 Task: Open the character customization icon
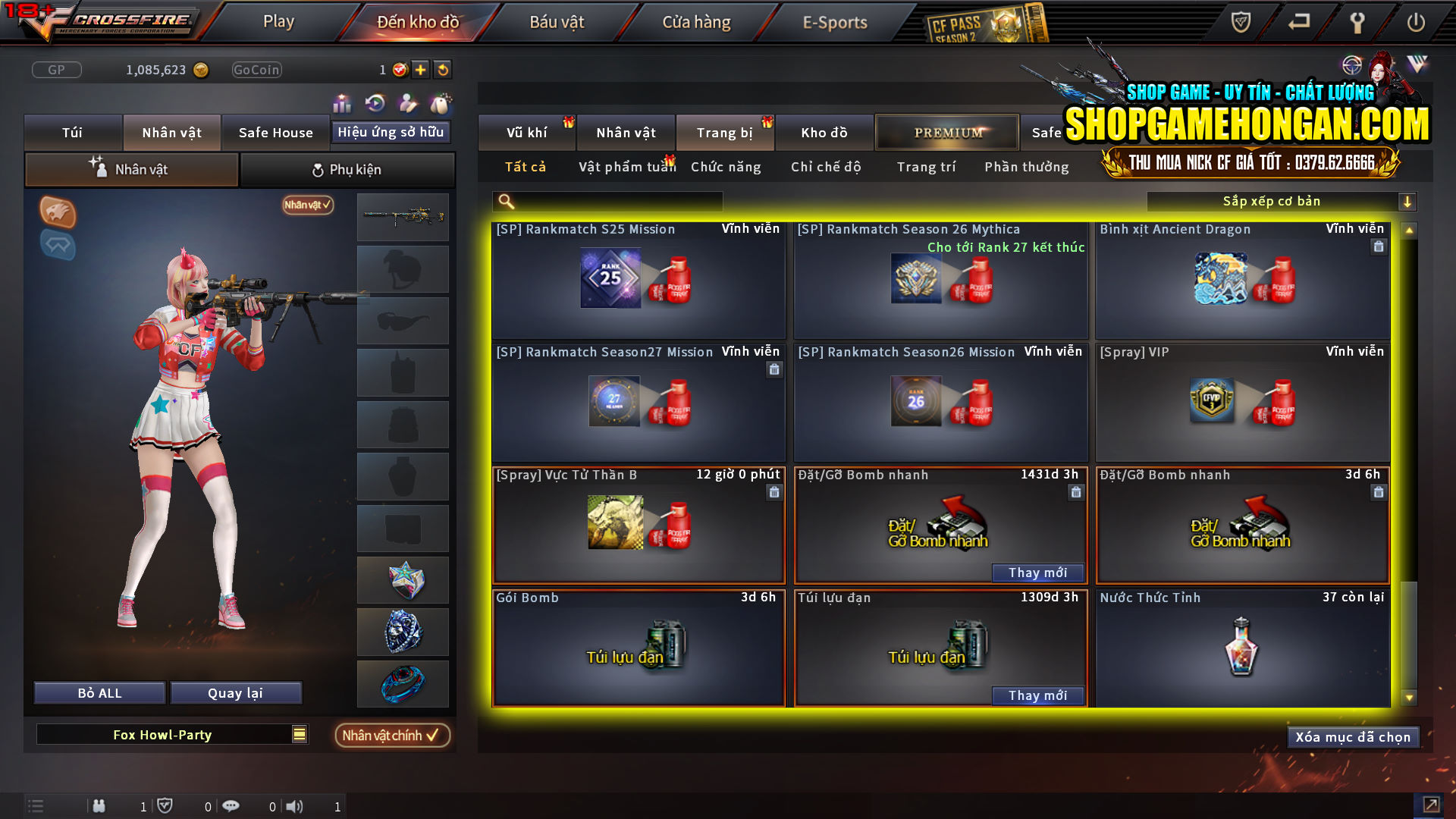[x=406, y=104]
